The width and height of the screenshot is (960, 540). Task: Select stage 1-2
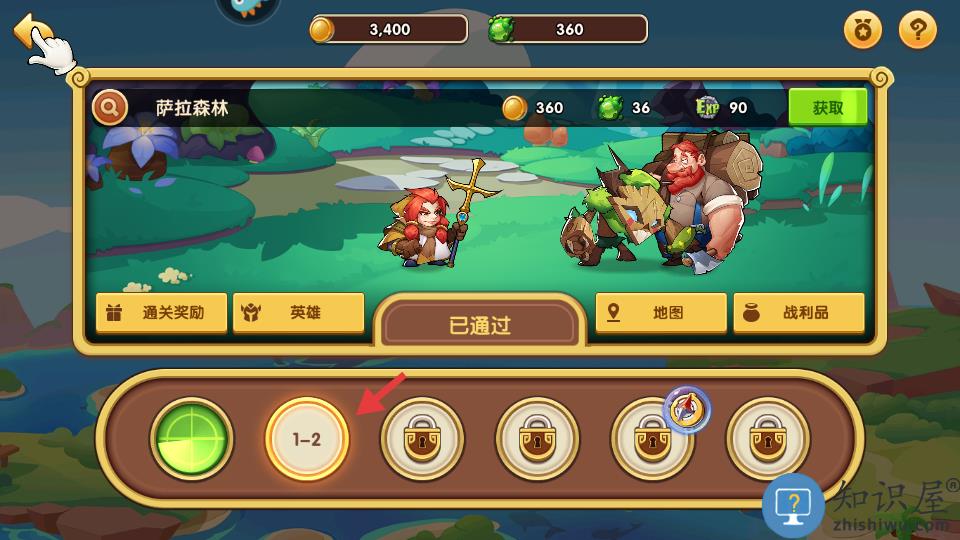[307, 439]
